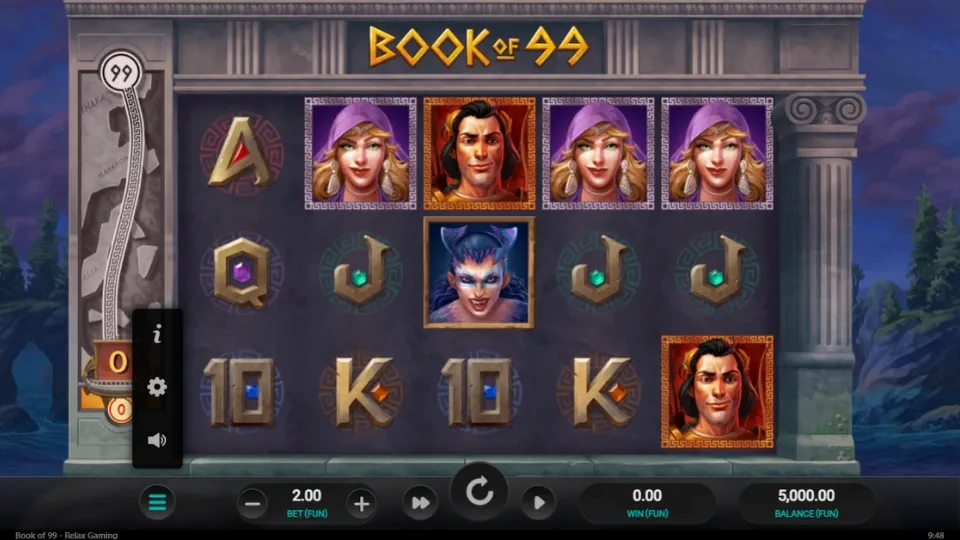960x540 pixels.
Task: Toggle turbo spin with the fast-forward button
Action: 421,503
